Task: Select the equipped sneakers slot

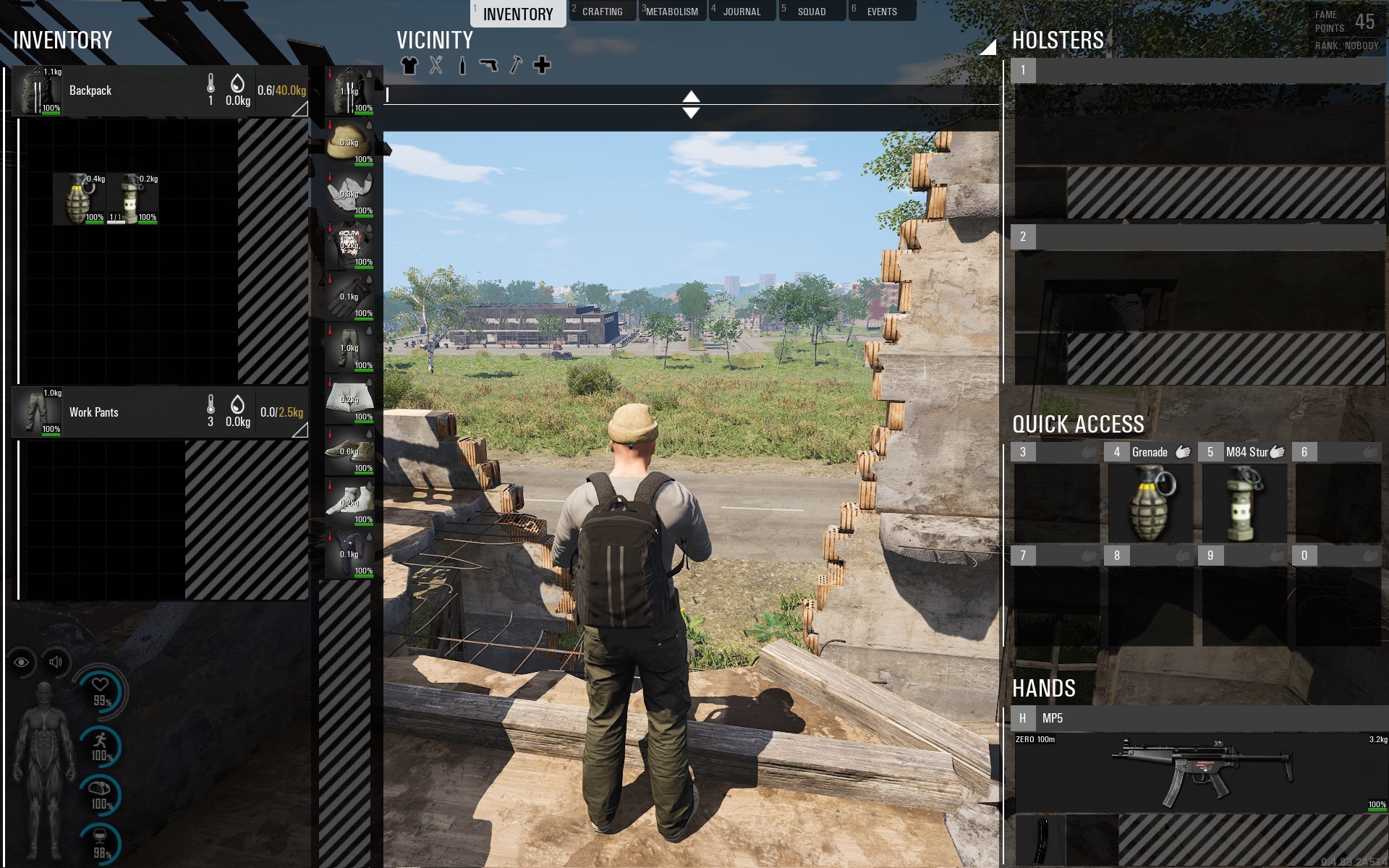Action: coord(349,451)
